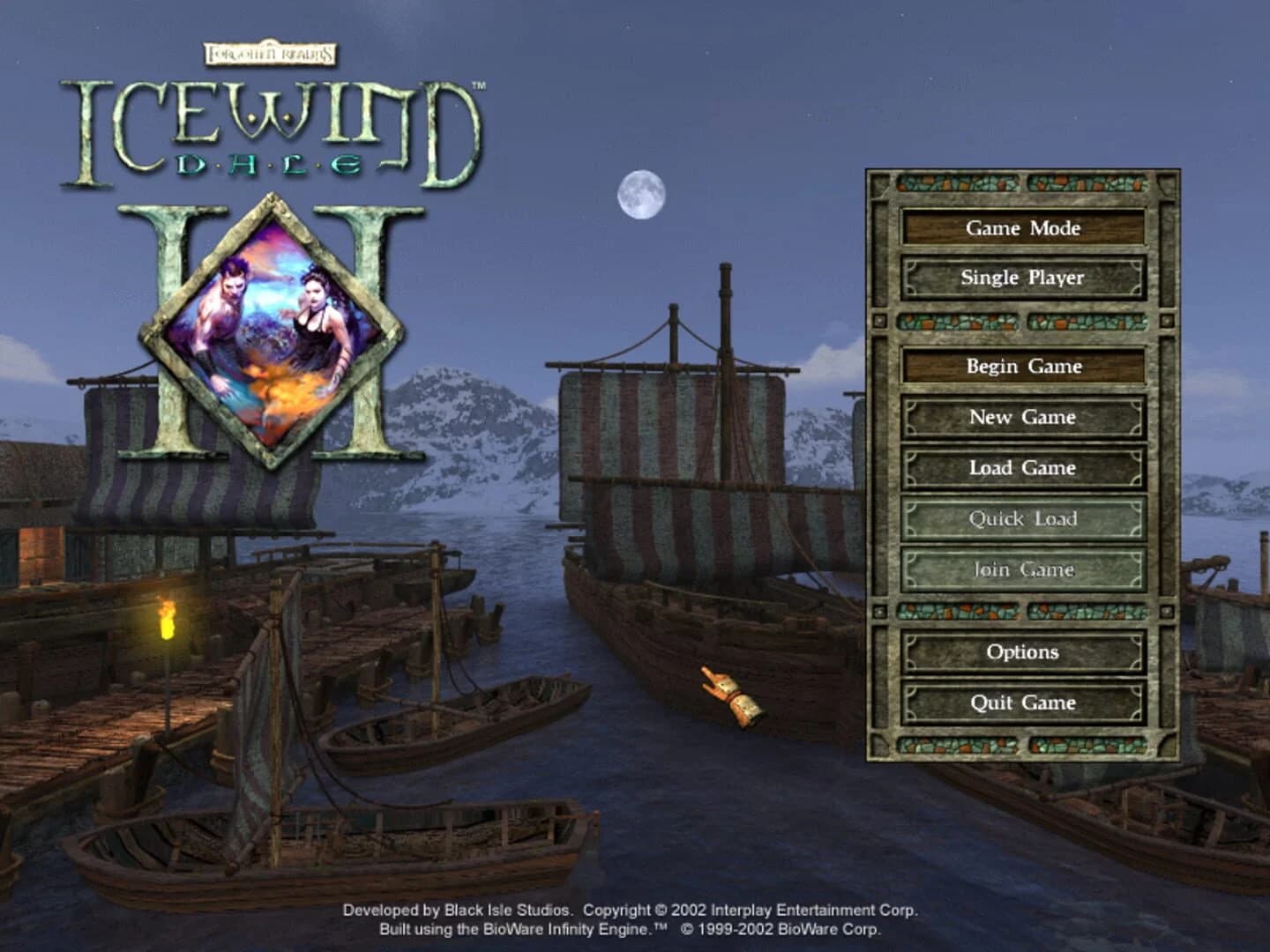
Task: Click the pointing hand cursor near the boat
Action: pyautogui.click(x=730, y=694)
